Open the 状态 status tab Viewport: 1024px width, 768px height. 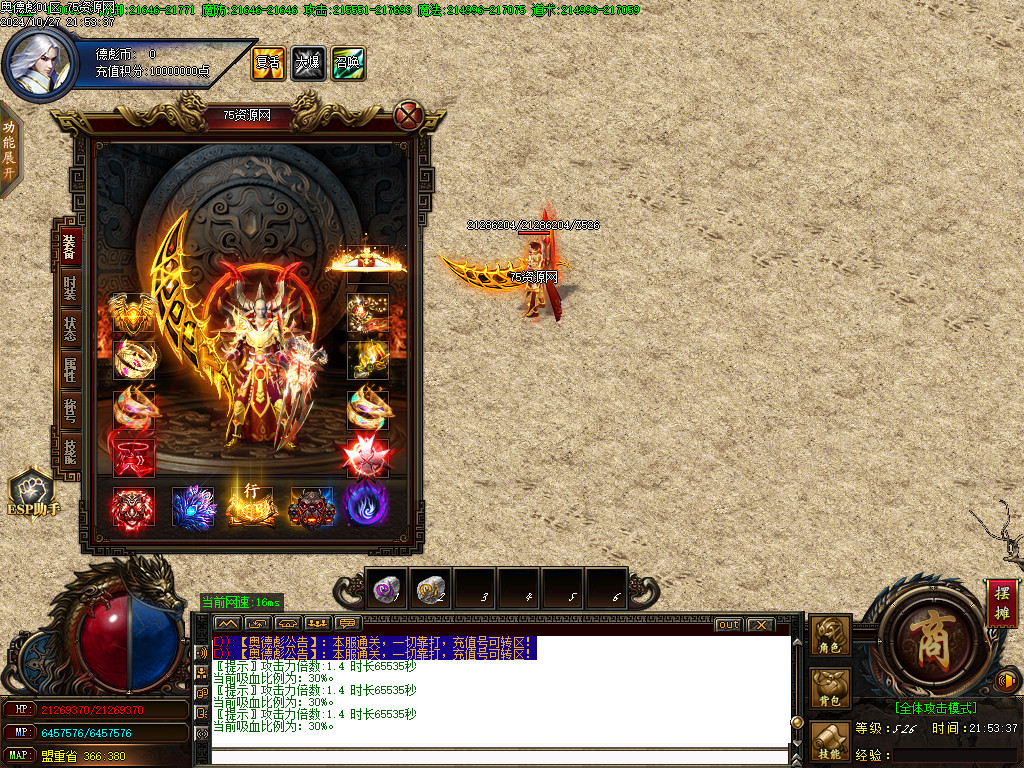tap(69, 328)
